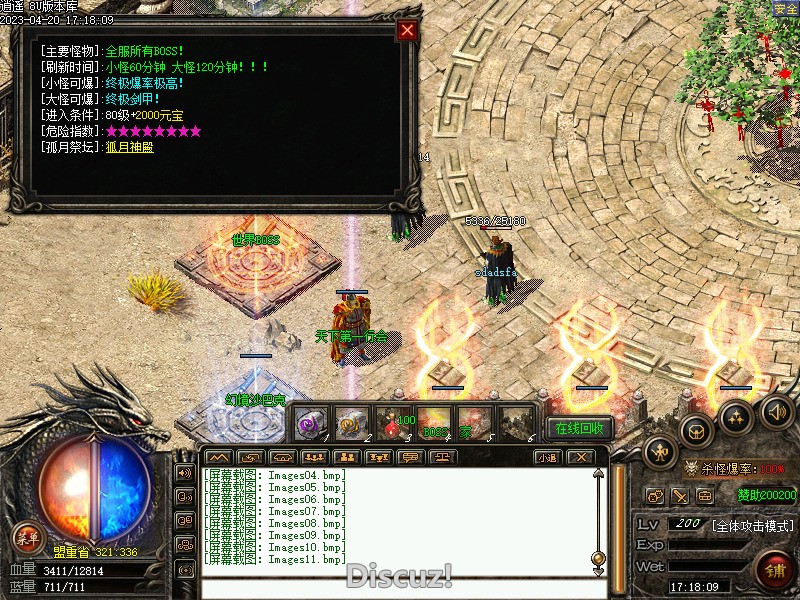The image size is (800, 600).
Task: Click the 安全 button in top corner
Action: (785, 9)
